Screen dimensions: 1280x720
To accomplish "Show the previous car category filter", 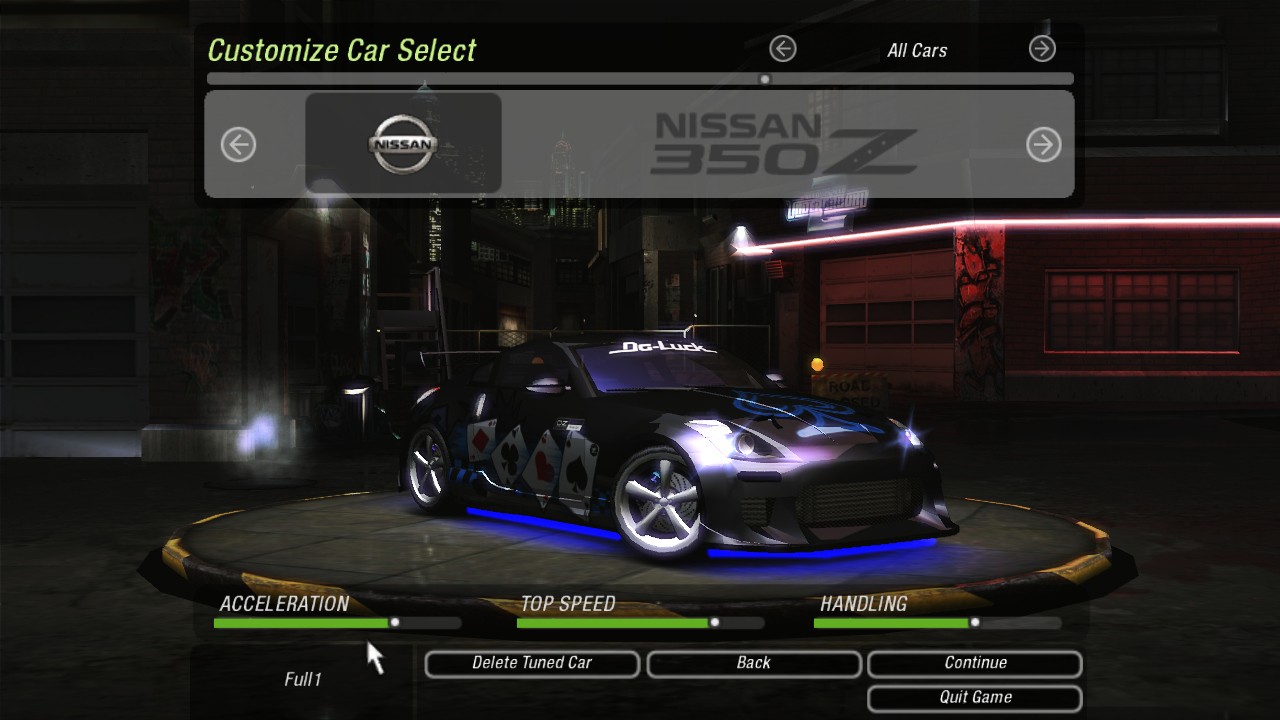I will pos(783,48).
